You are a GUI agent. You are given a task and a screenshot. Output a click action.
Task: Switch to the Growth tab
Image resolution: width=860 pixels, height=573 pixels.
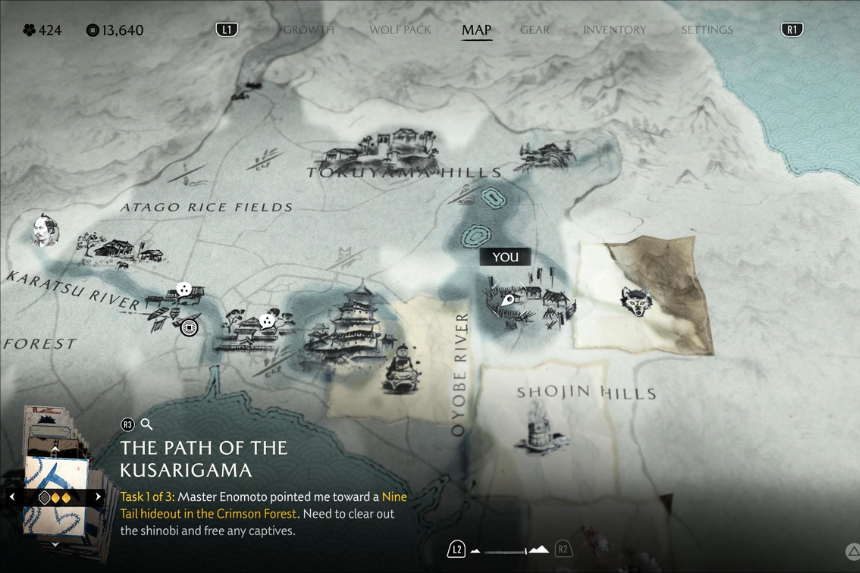pyautogui.click(x=308, y=30)
